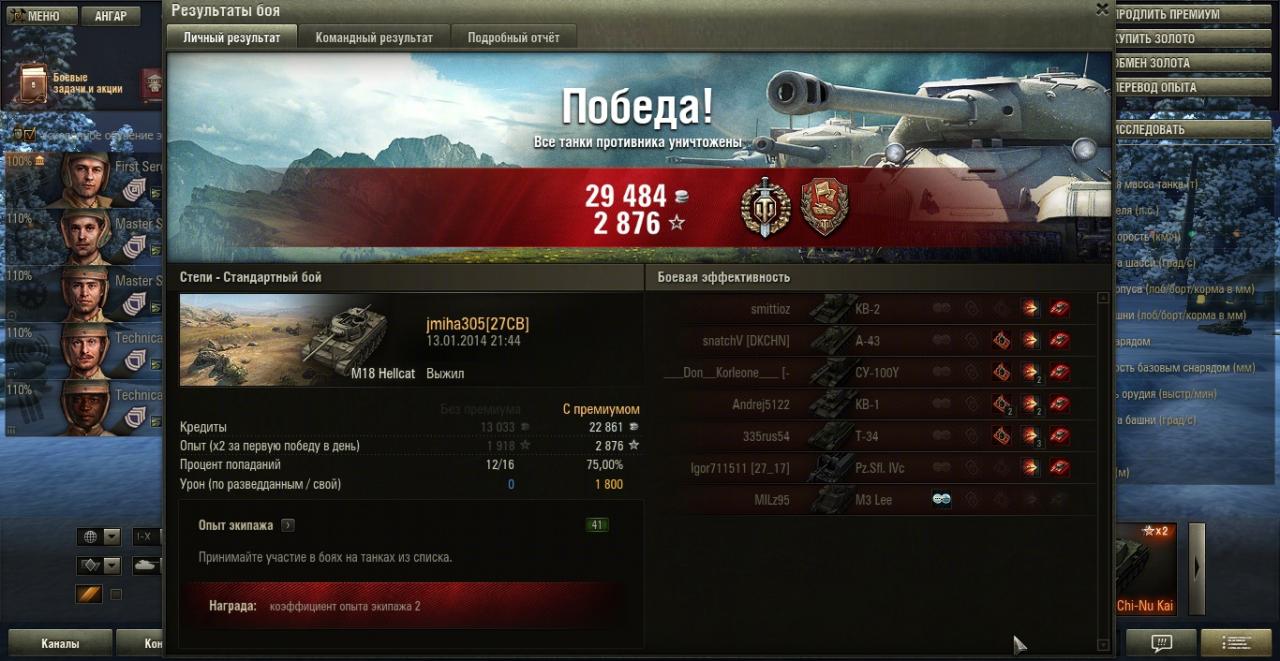This screenshot has height=661, width=1280.
Task: Click the tank carousel right arrow
Action: tap(1196, 567)
